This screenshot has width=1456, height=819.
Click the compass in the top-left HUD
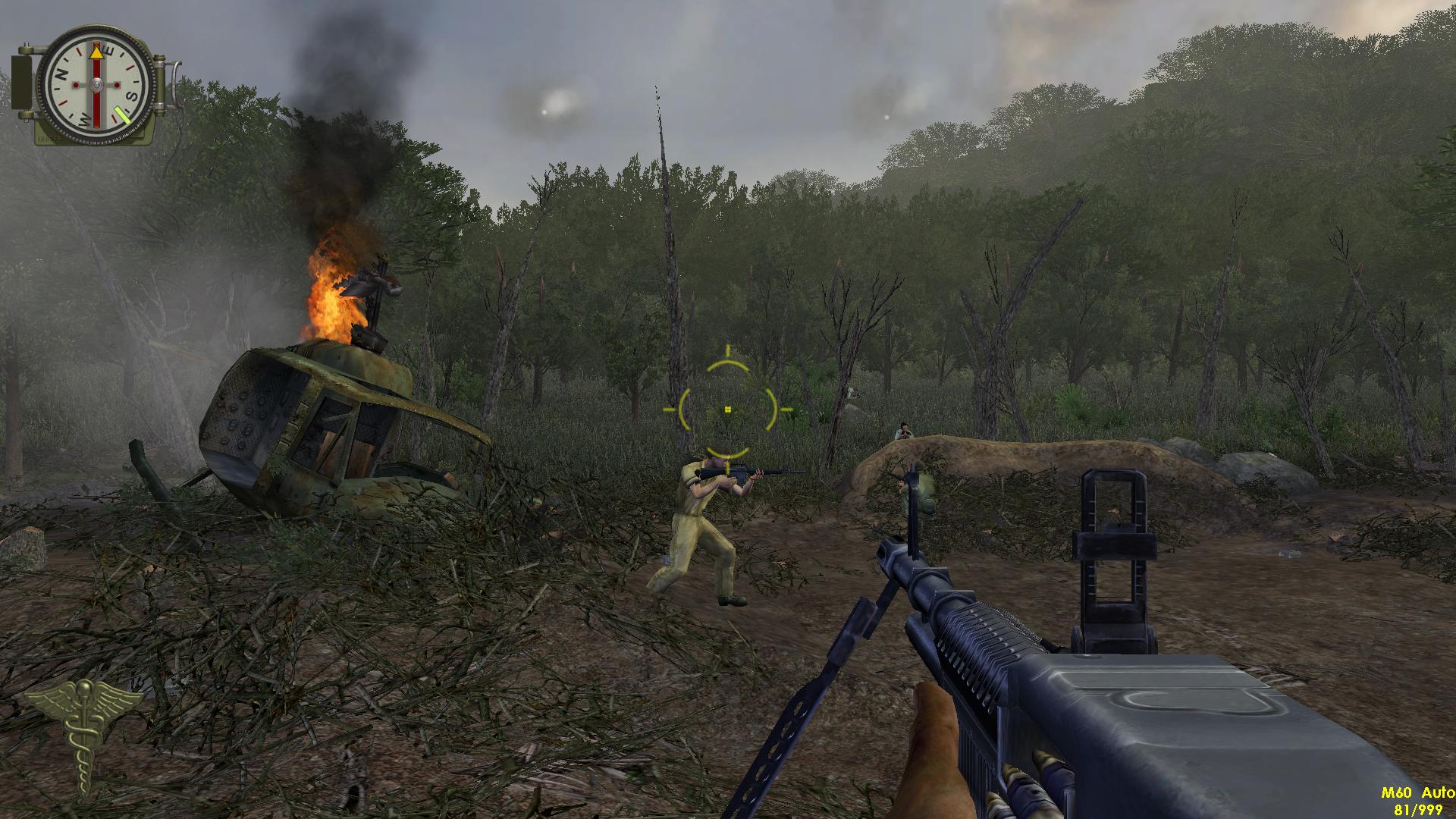(x=95, y=83)
